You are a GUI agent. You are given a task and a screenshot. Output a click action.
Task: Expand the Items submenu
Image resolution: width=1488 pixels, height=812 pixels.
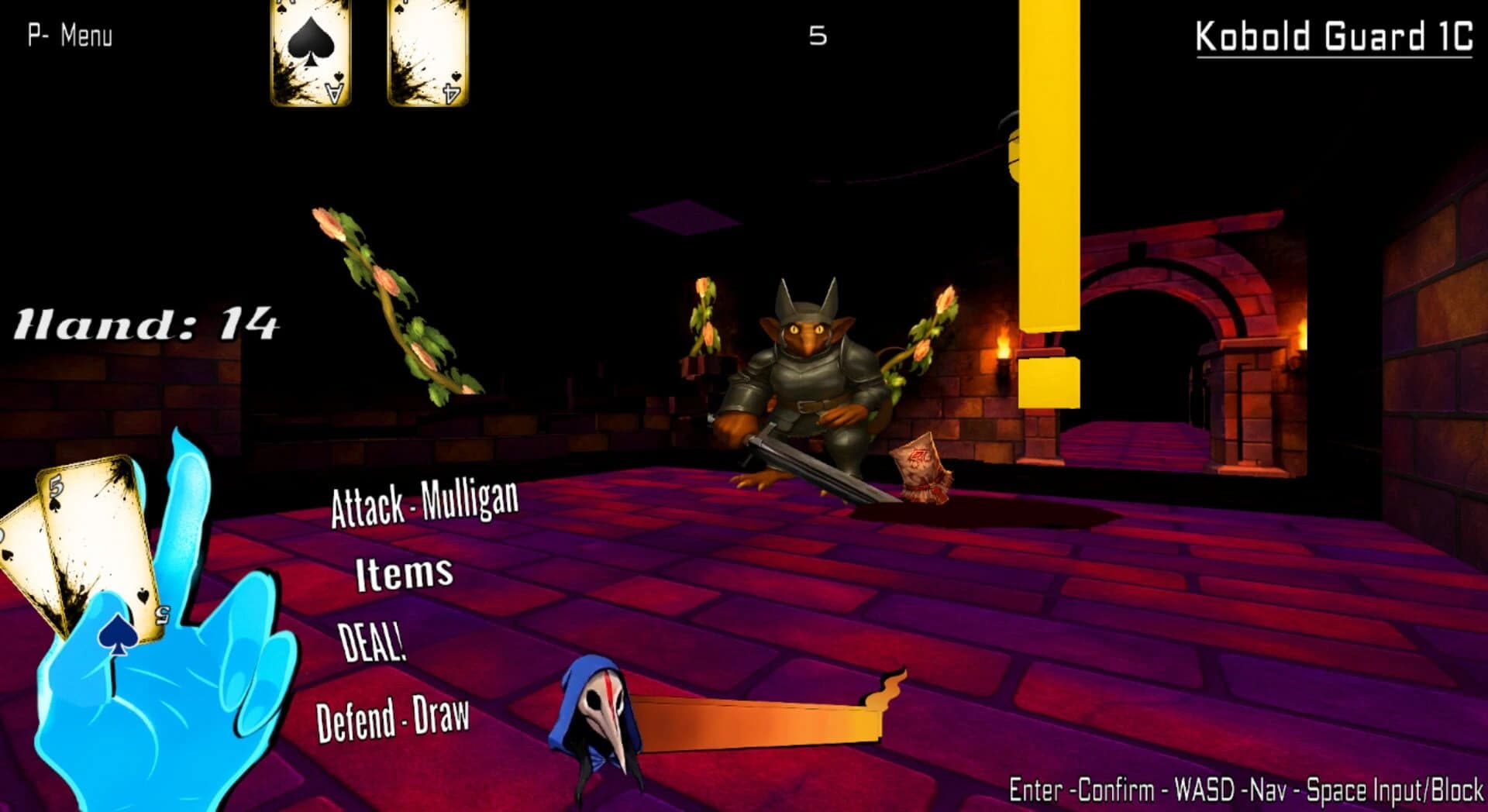point(401,573)
